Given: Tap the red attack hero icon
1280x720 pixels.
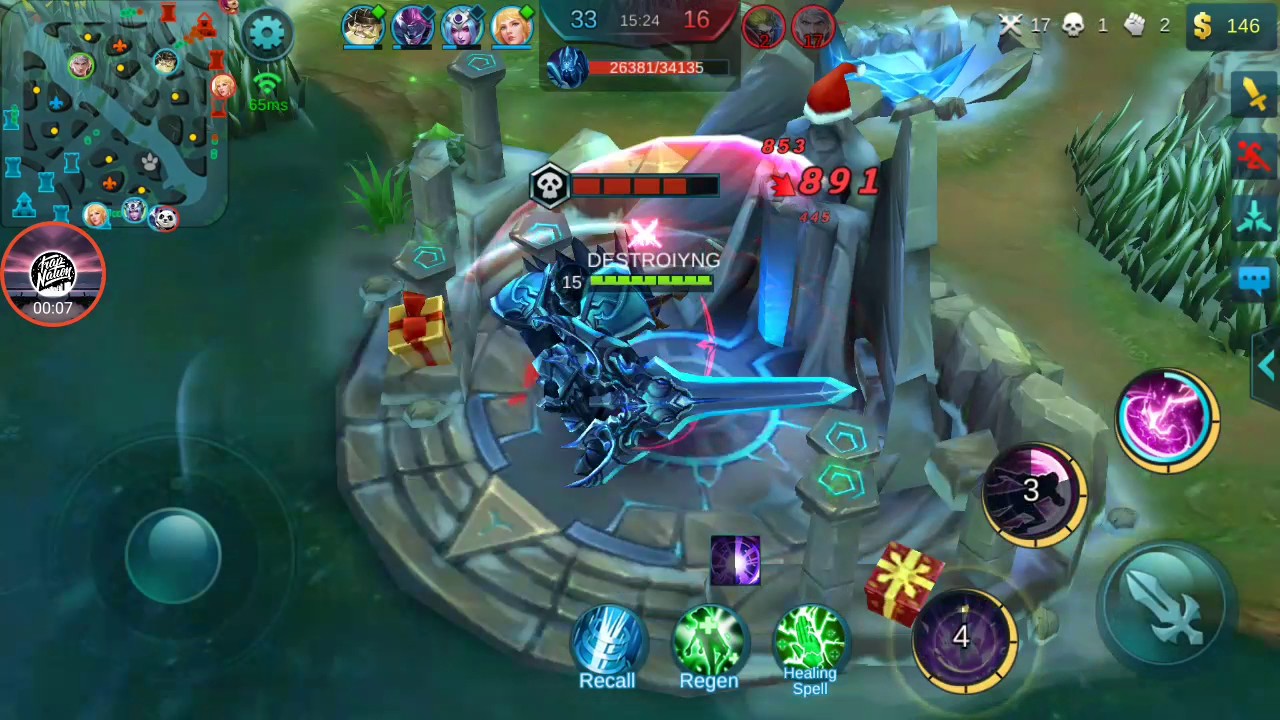Looking at the screenshot, I should pos(1253,152).
